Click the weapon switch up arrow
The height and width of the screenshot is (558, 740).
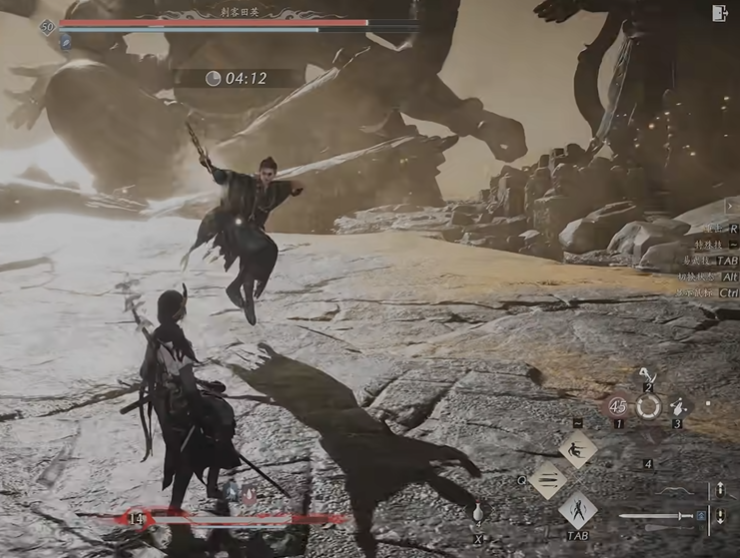[x=720, y=490]
